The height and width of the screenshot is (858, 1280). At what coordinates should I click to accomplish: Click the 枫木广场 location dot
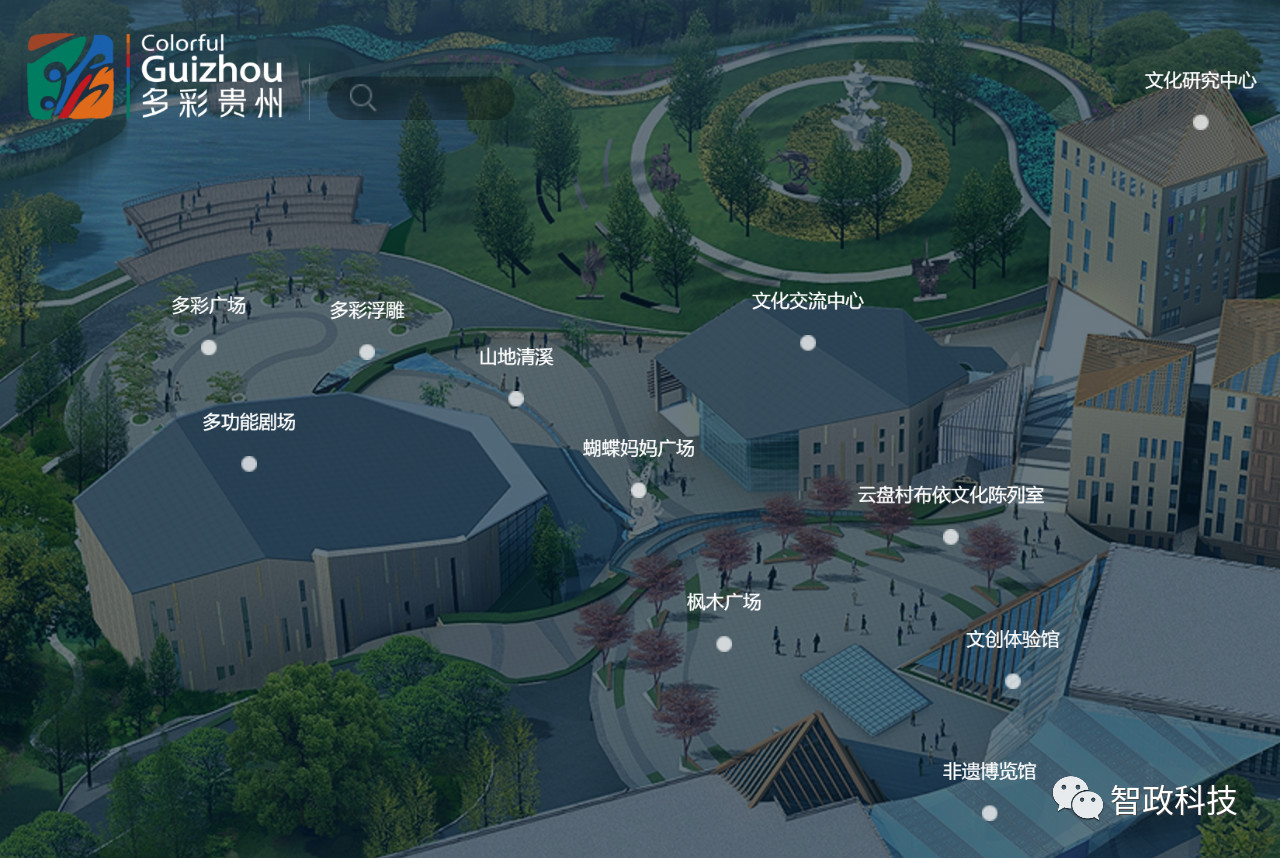pos(724,644)
